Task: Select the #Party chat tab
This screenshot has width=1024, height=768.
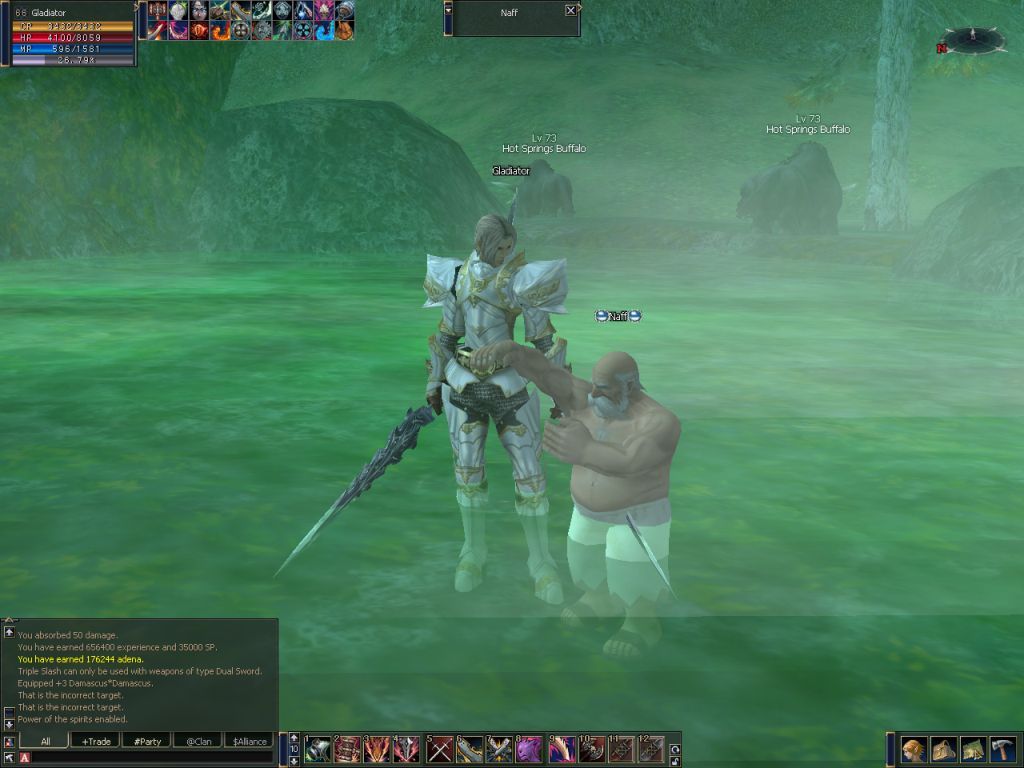Action: coord(147,741)
